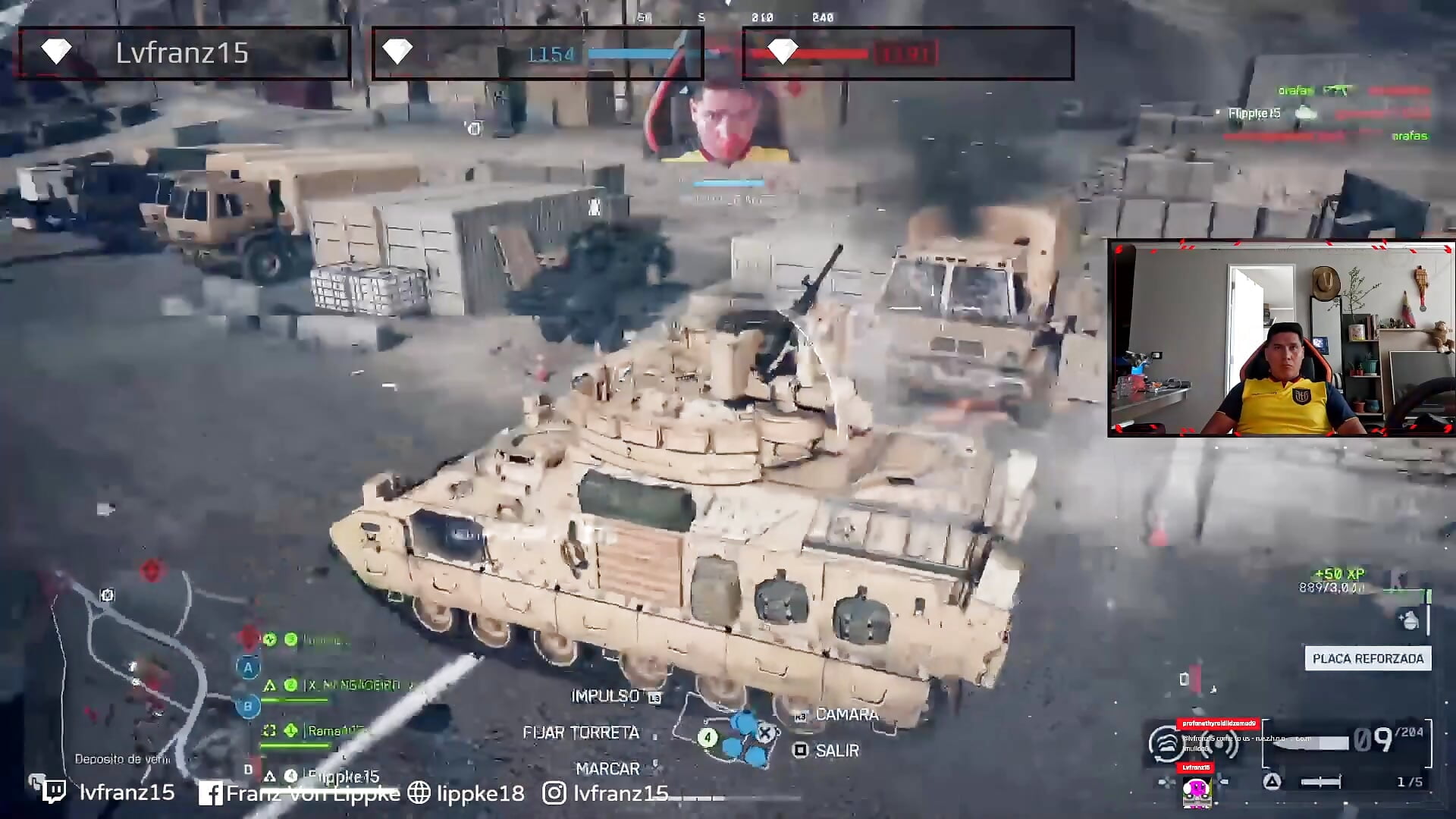Toggle the CAMARA option with R3 prompt
The width and height of the screenshot is (1456, 819).
847,714
